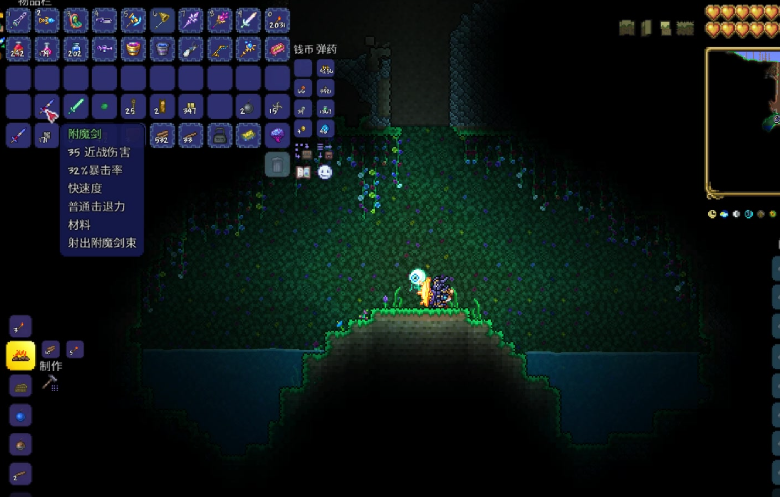Click the smiley emote button
This screenshot has height=497, width=780.
click(325, 172)
